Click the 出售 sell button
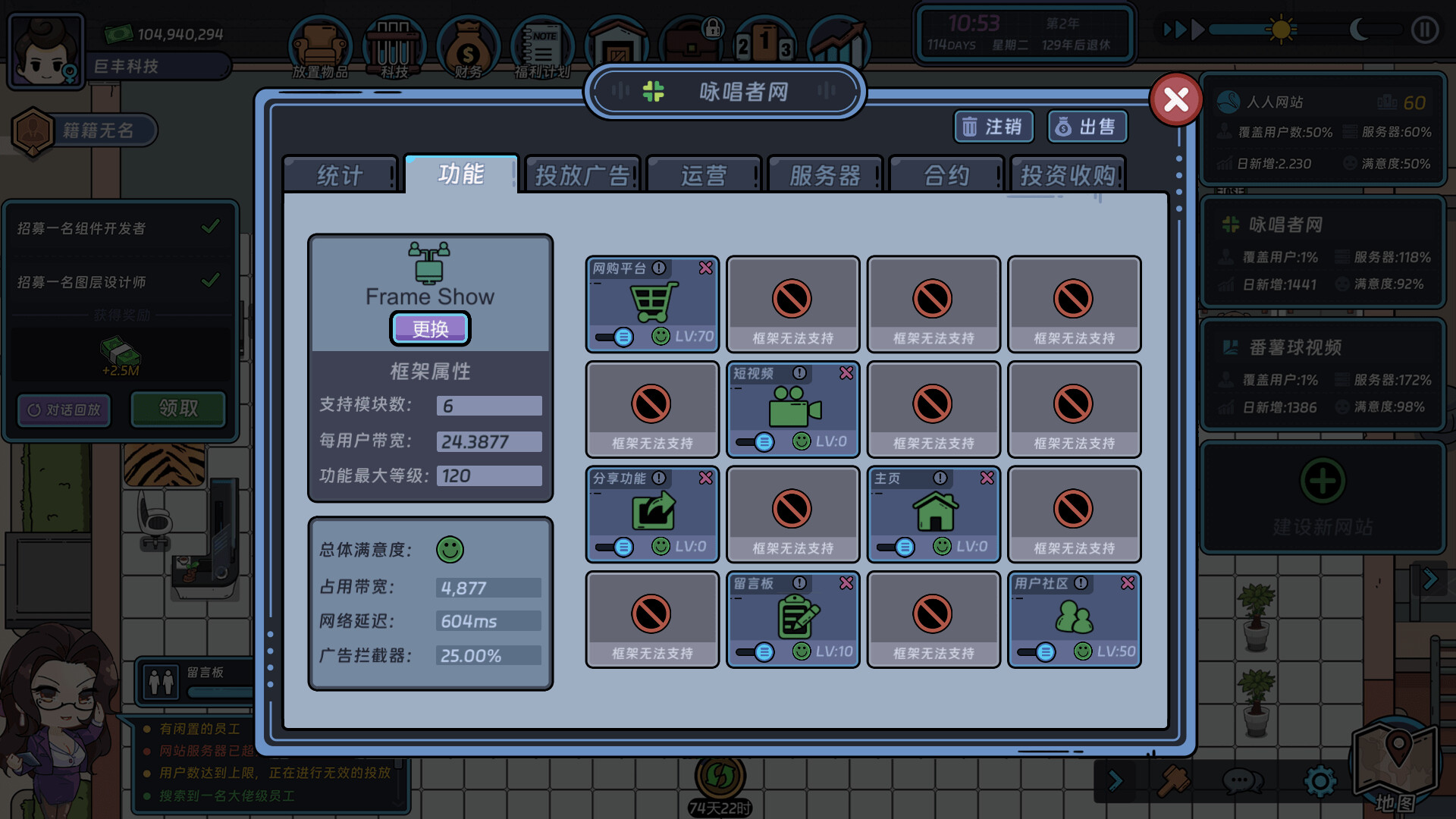This screenshot has width=1456, height=819. click(1087, 127)
